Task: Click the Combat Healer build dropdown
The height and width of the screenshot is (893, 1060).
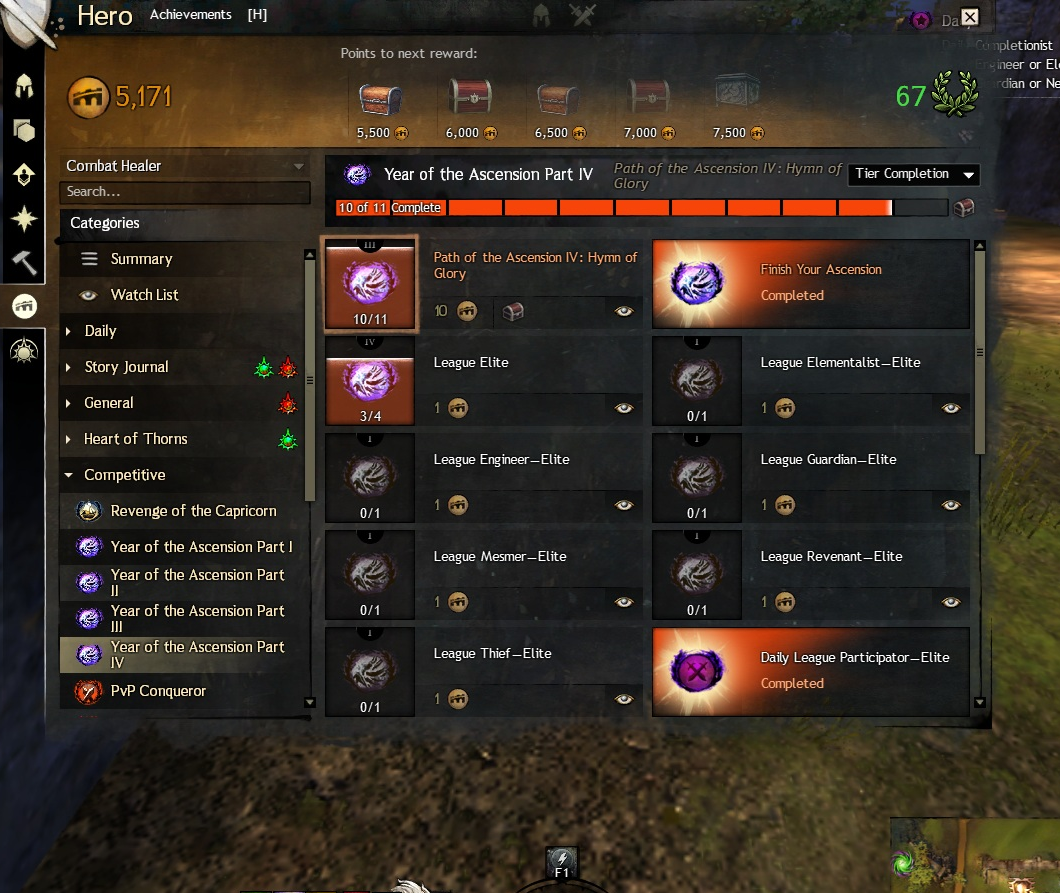Action: click(185, 166)
